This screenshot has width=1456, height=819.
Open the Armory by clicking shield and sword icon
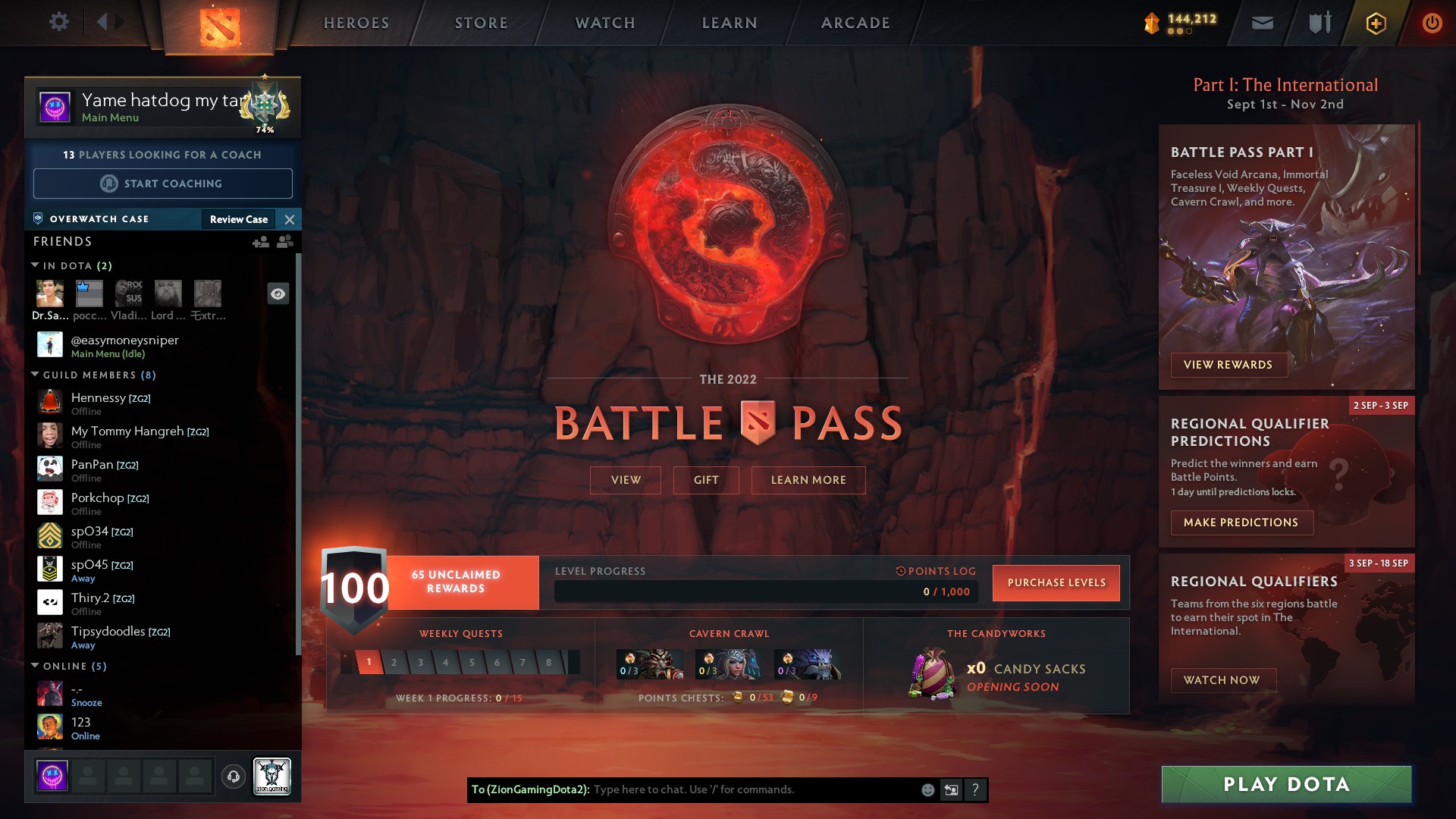[x=1318, y=22]
